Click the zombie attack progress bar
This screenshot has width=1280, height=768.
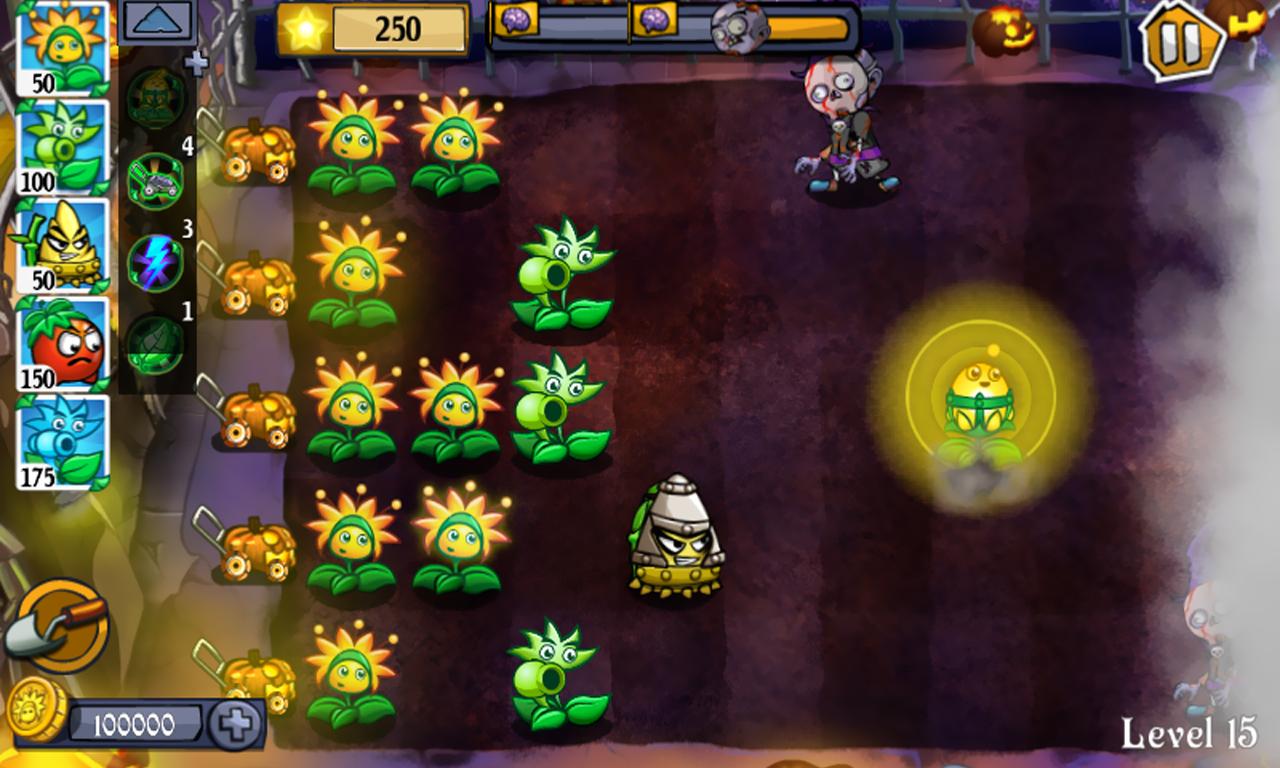coord(620,30)
